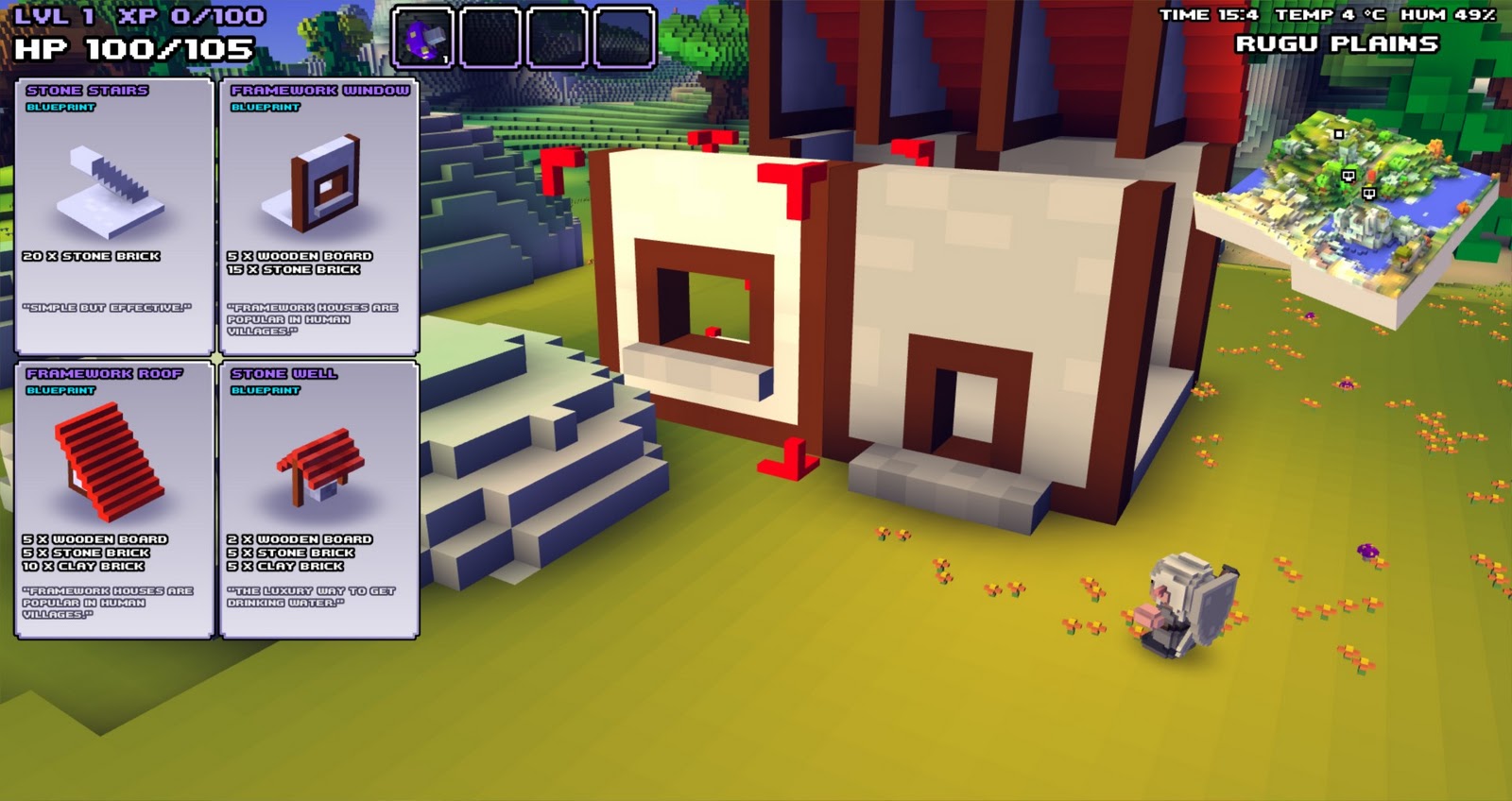Select the hang glider in the first hotbar slot
This screenshot has width=1512, height=801.
coord(422,36)
